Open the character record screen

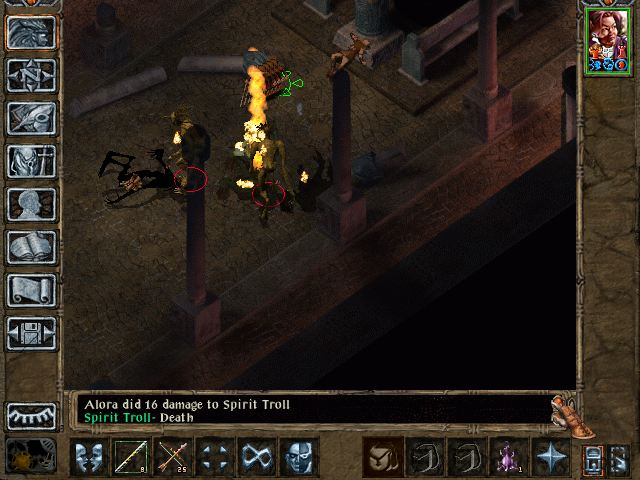31,204
